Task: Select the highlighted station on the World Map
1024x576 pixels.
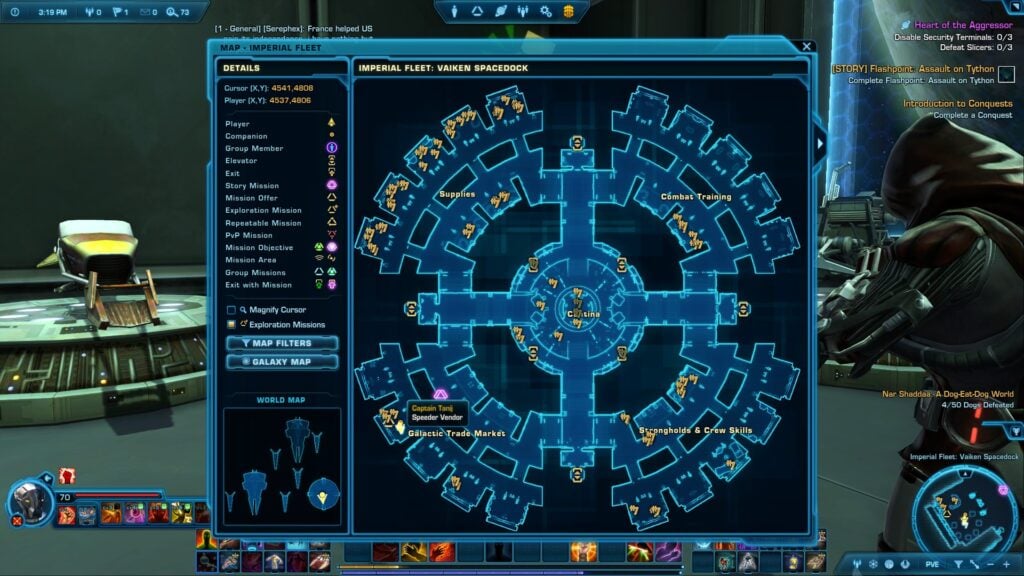Action: [x=323, y=491]
